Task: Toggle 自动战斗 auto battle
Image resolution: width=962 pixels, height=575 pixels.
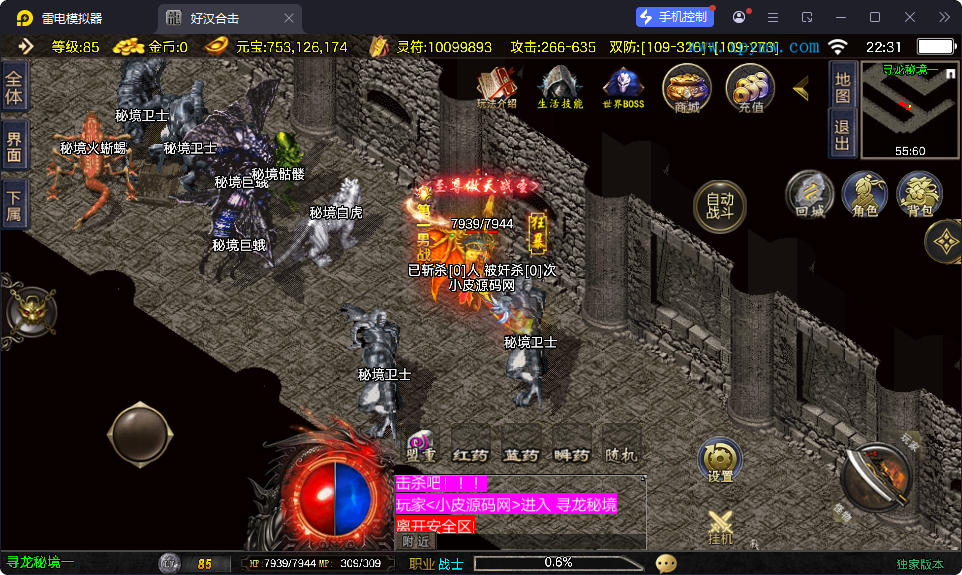Action: [x=720, y=206]
